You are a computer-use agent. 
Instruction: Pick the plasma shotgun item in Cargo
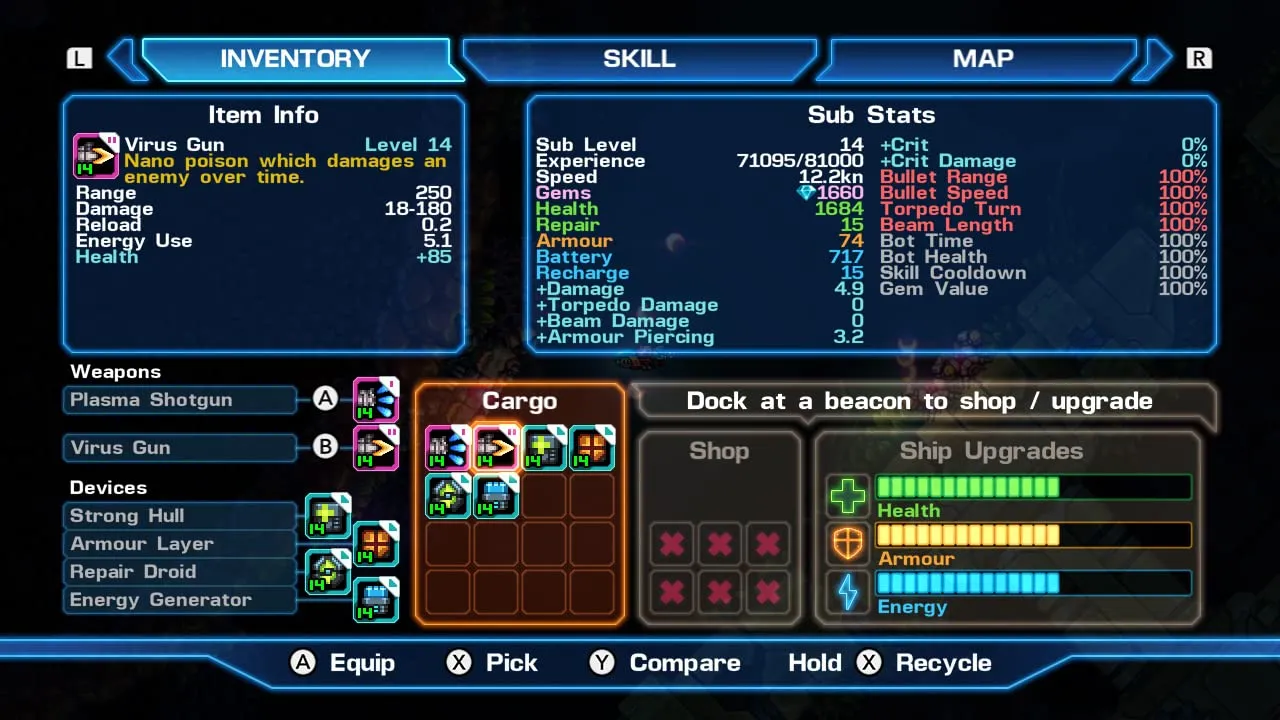[447, 448]
